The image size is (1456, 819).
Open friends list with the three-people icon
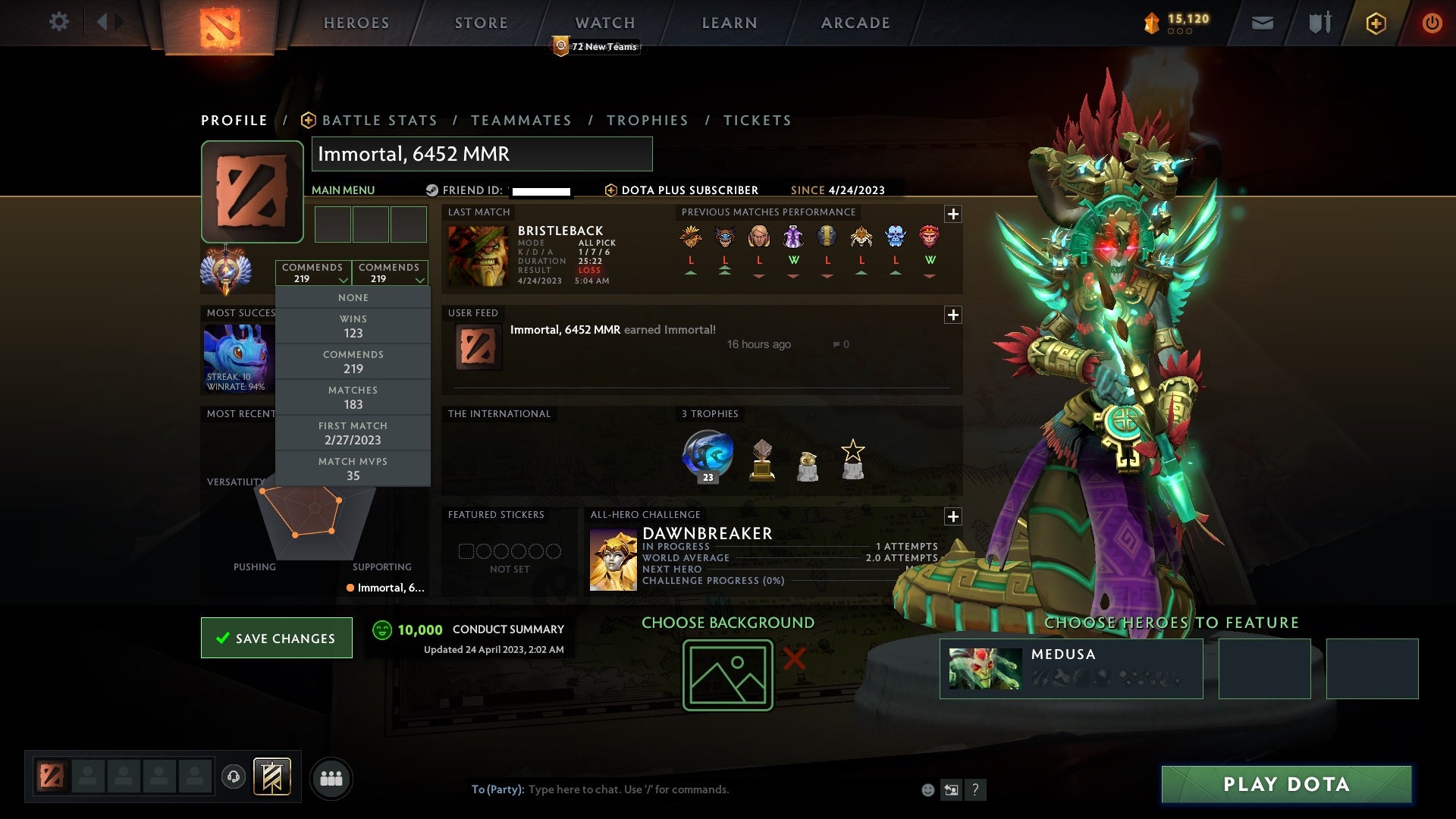331,778
